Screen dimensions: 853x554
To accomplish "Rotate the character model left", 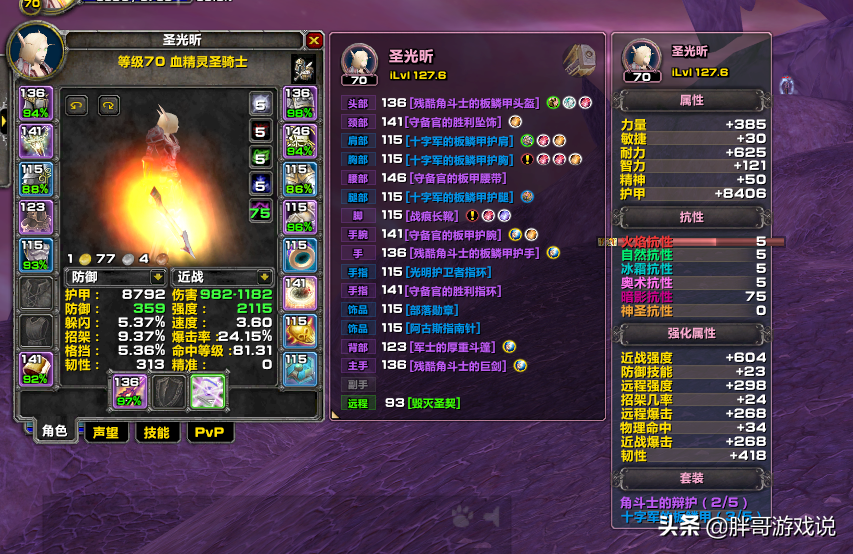I will [x=76, y=104].
